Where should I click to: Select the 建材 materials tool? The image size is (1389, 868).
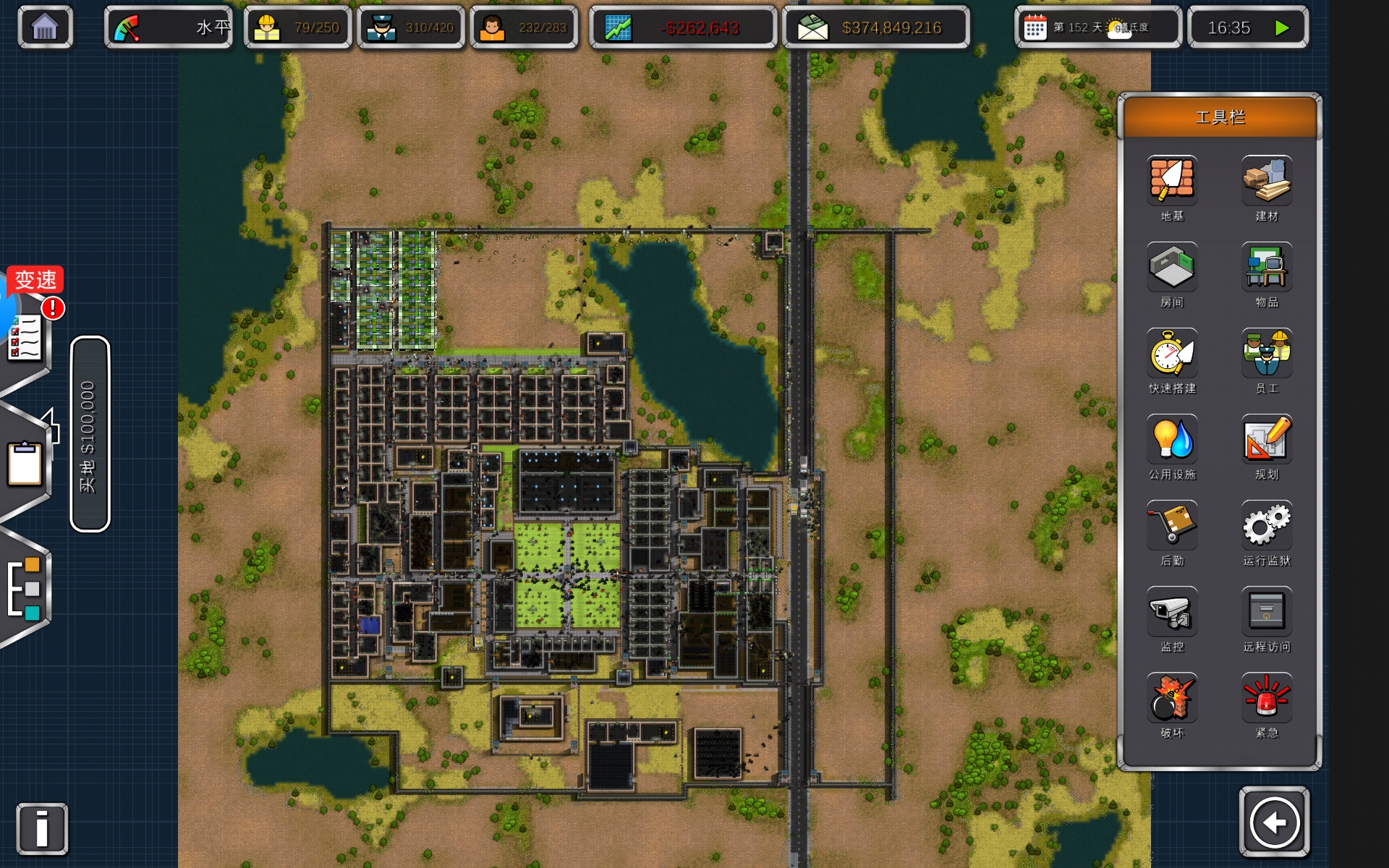1267,181
